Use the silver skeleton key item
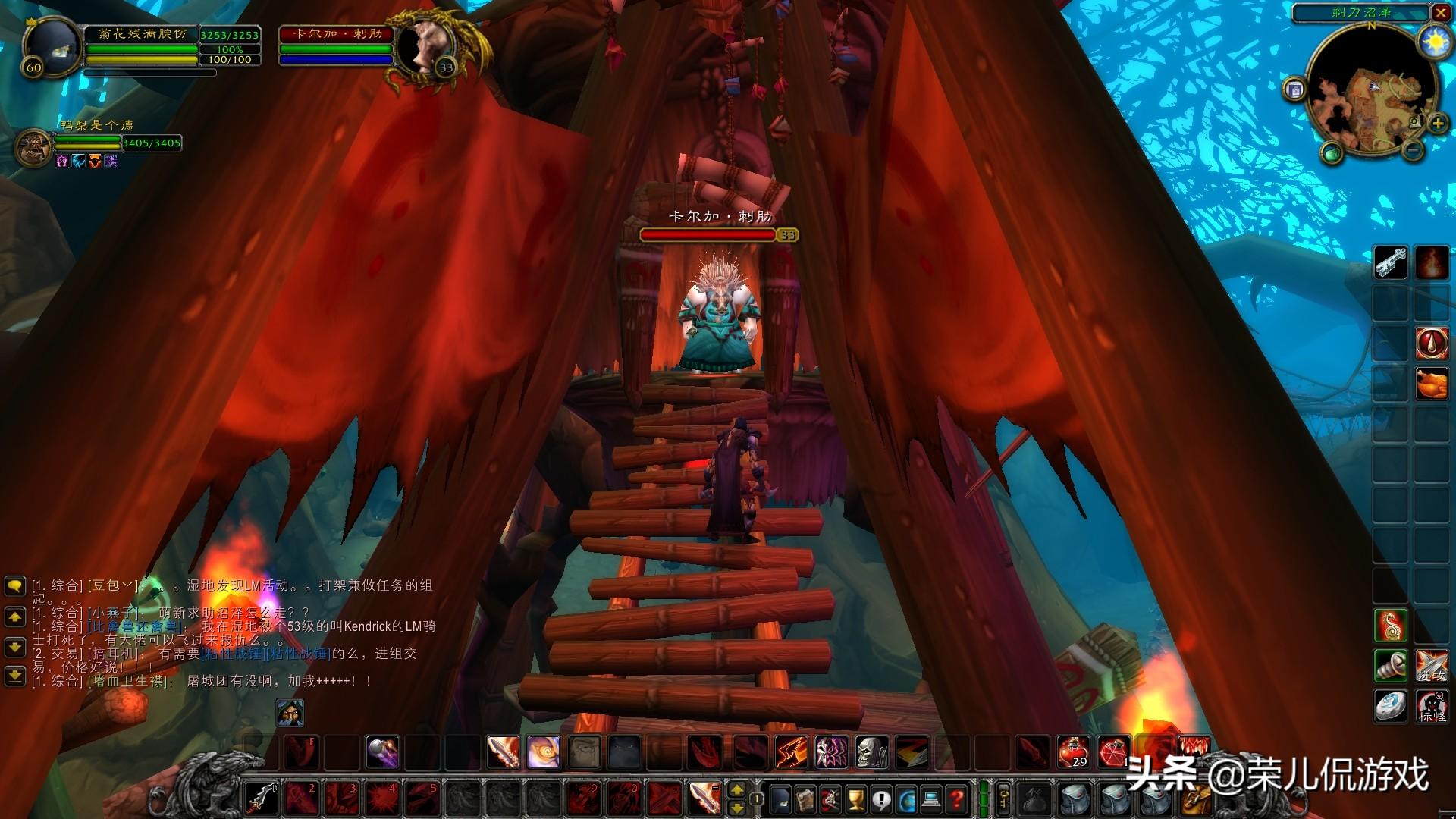The image size is (1456, 819). (1391, 263)
